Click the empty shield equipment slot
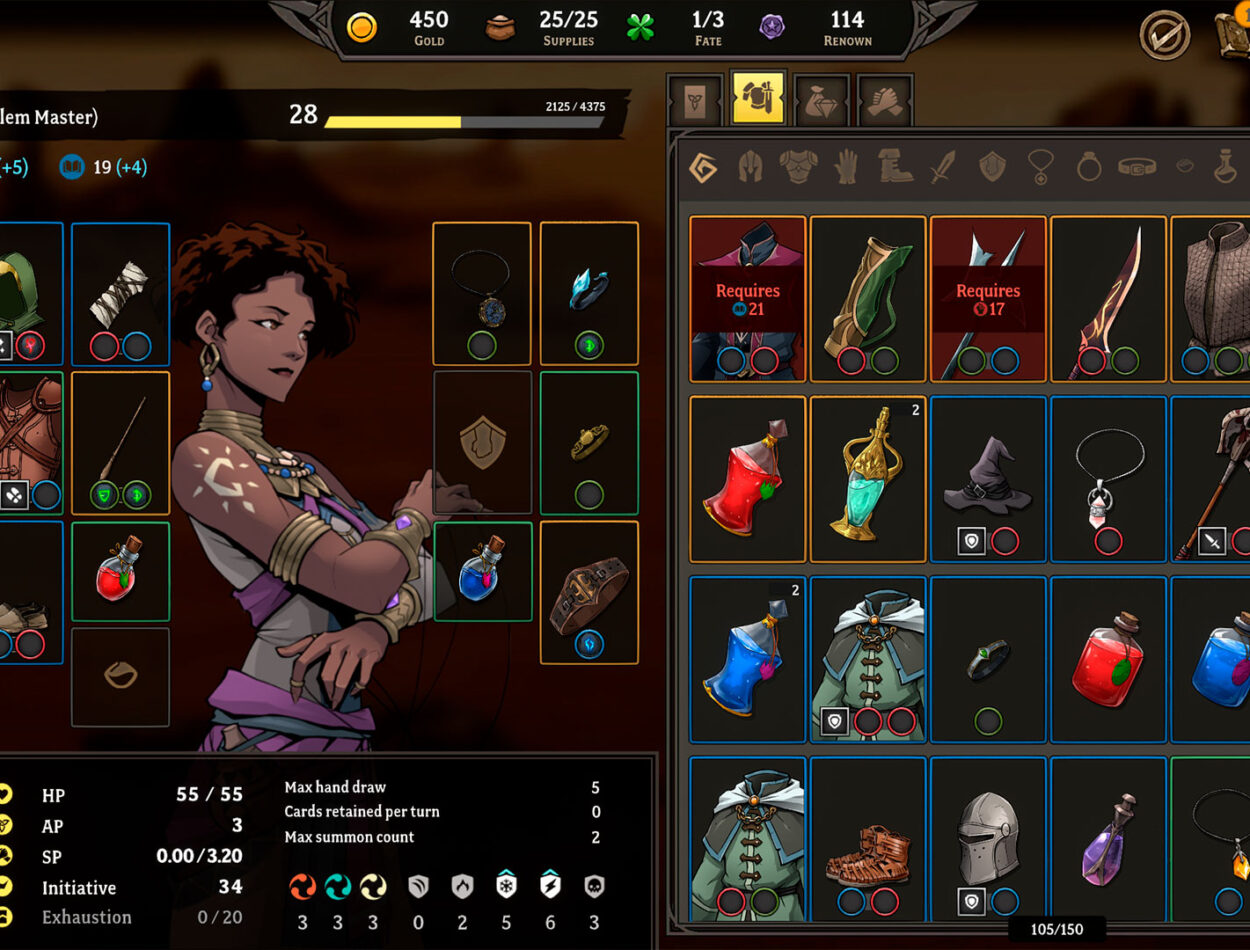The width and height of the screenshot is (1250, 950). pos(481,442)
